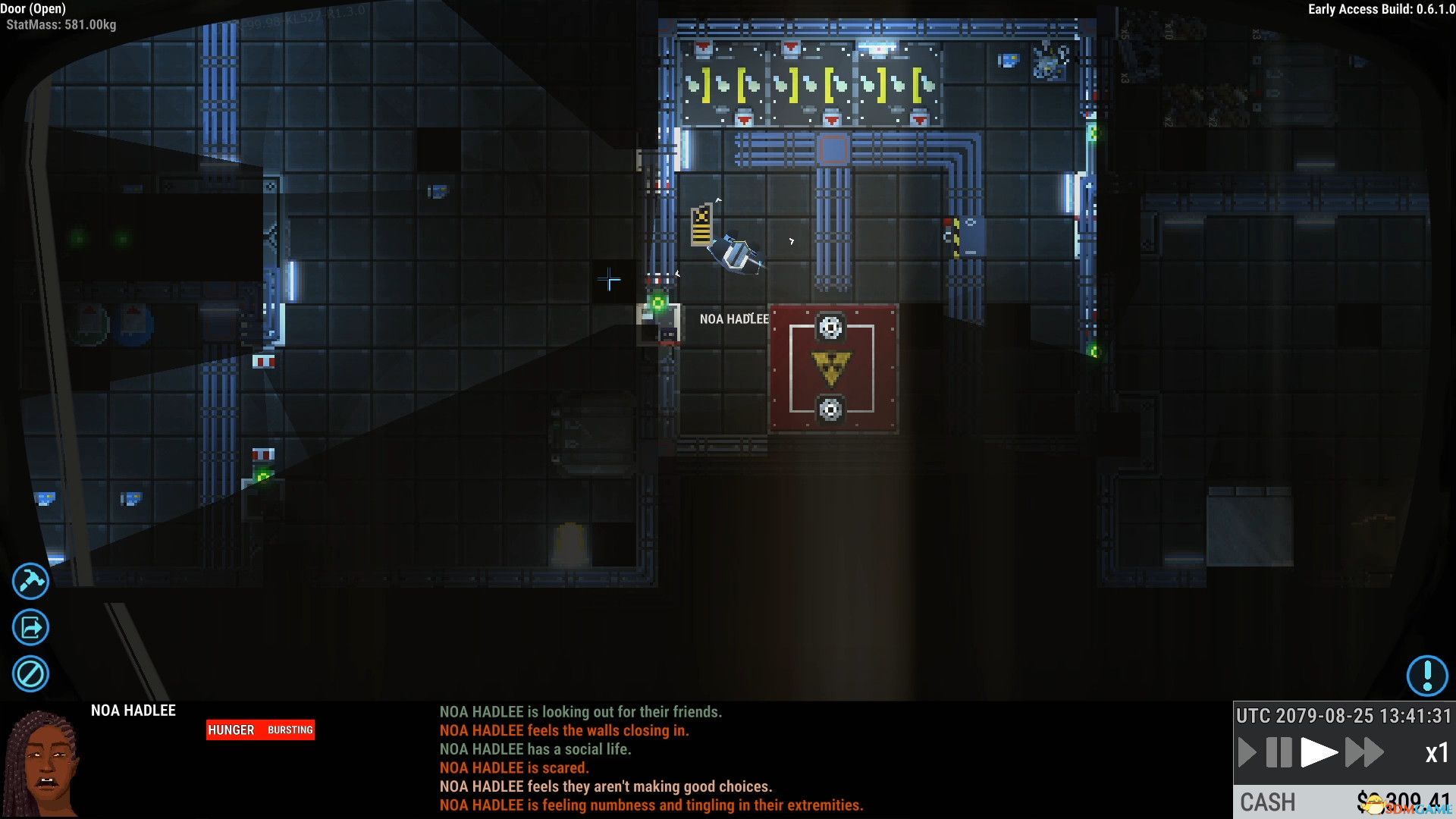Select Noa Hadlee's character portrait
This screenshot has height=819, width=1456.
pyautogui.click(x=43, y=763)
